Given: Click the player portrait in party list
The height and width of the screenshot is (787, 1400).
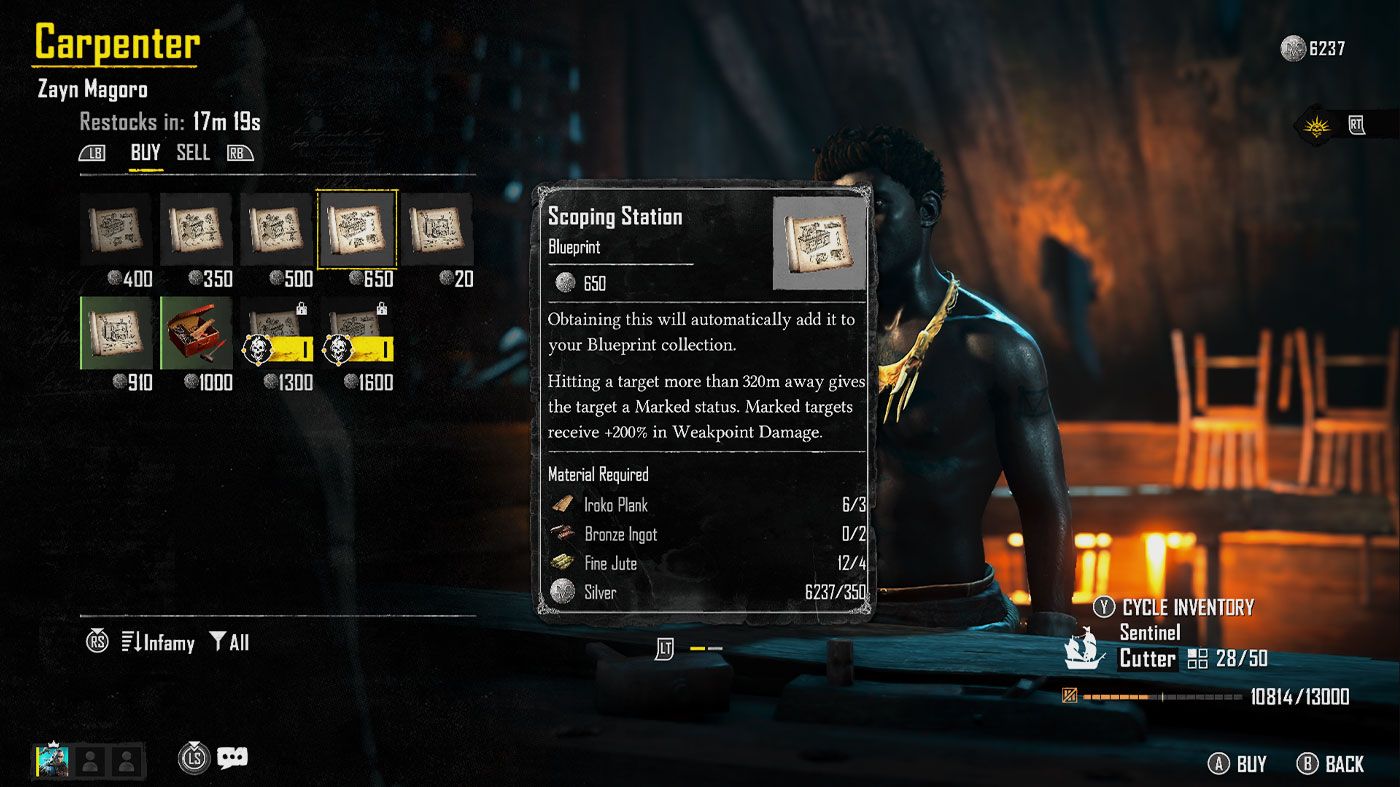Looking at the screenshot, I should (51, 761).
